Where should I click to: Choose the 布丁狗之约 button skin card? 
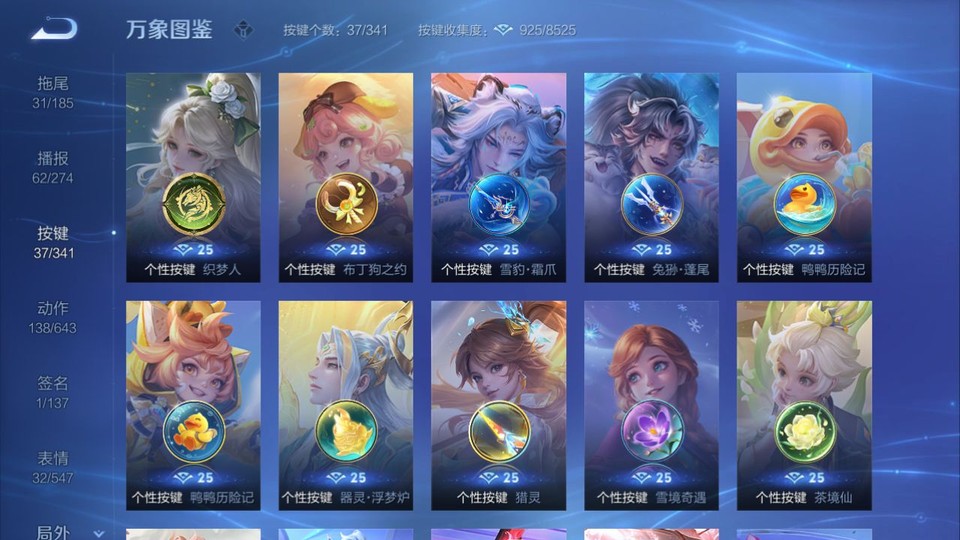pos(346,177)
